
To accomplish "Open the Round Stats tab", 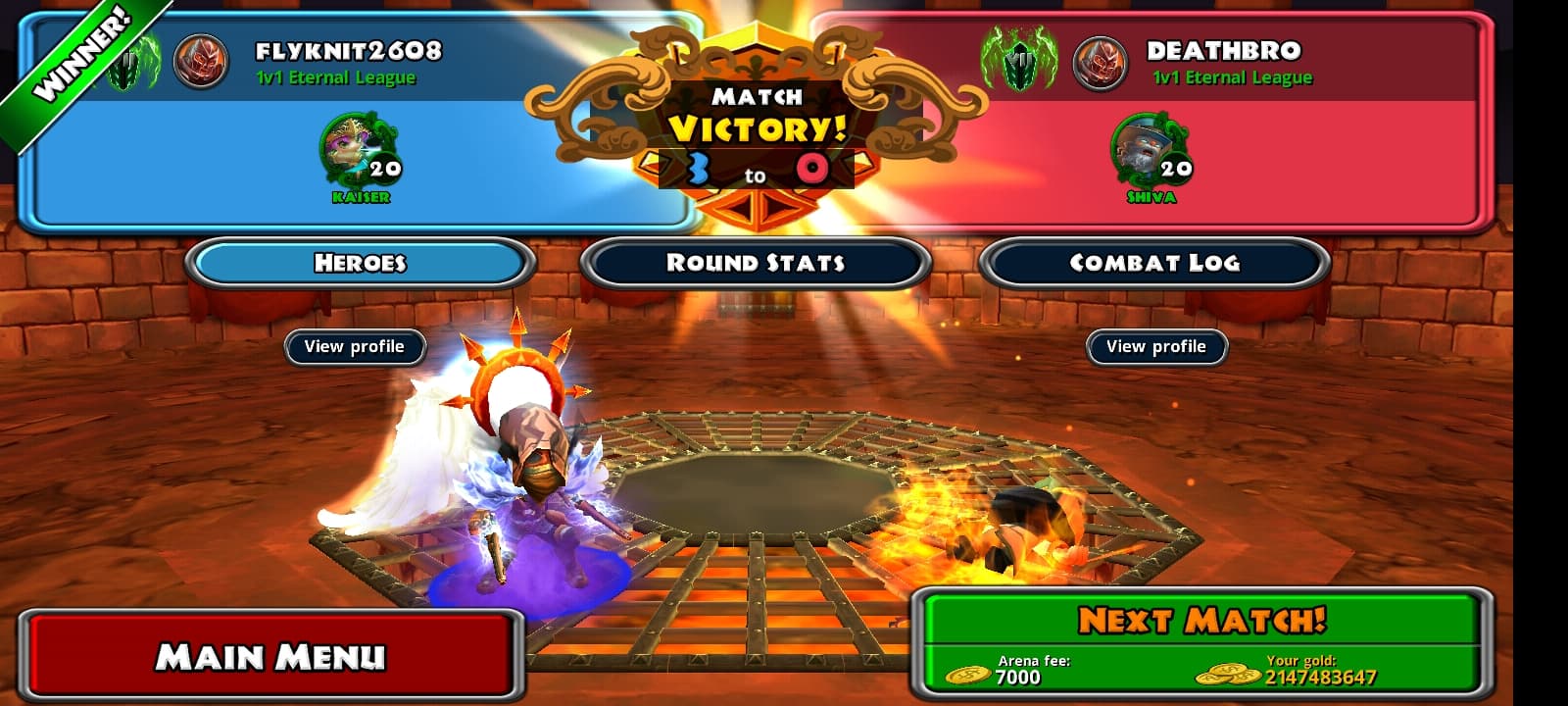I will (x=755, y=263).
